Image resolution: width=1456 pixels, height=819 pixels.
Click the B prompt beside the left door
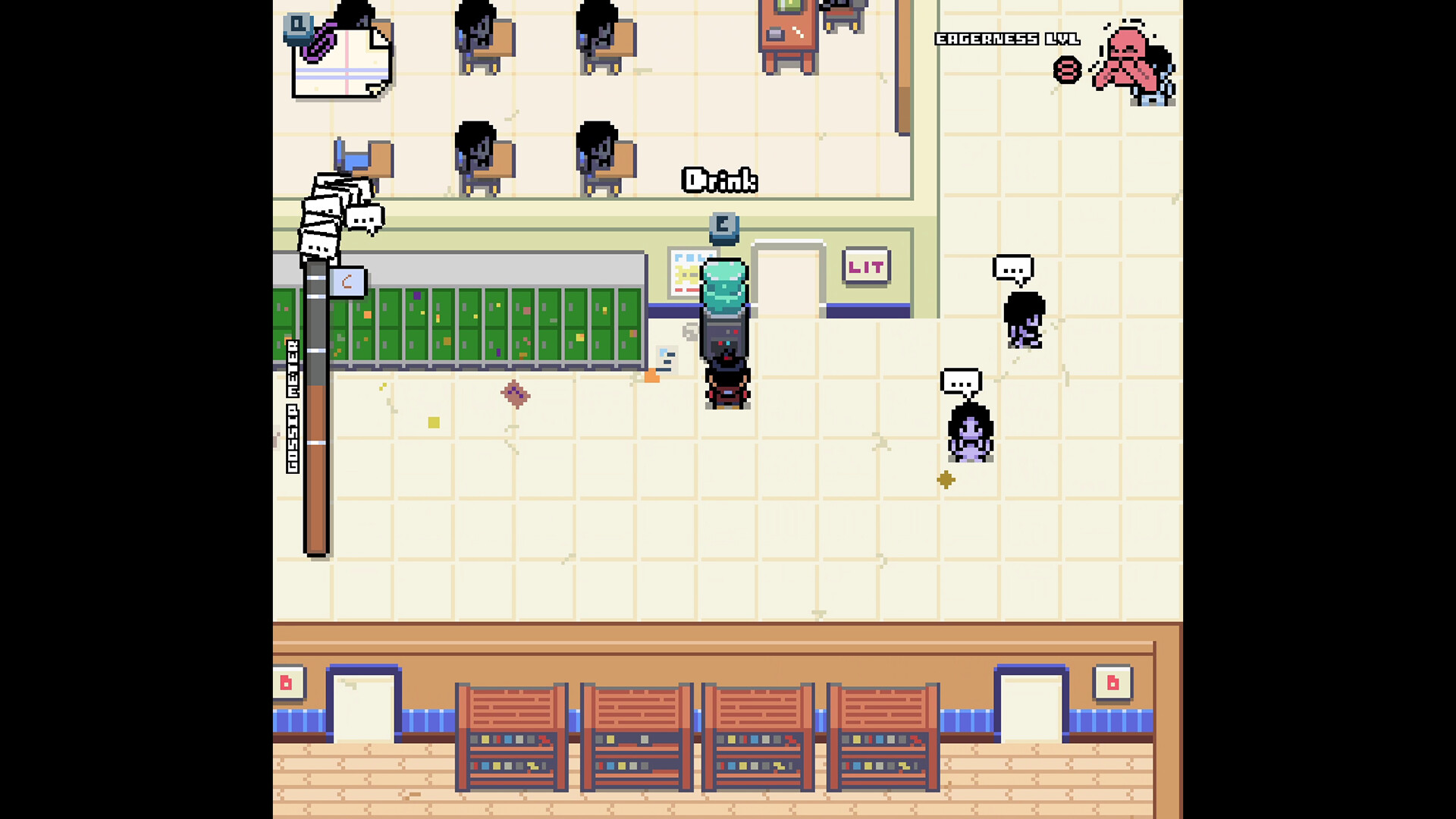click(x=287, y=682)
